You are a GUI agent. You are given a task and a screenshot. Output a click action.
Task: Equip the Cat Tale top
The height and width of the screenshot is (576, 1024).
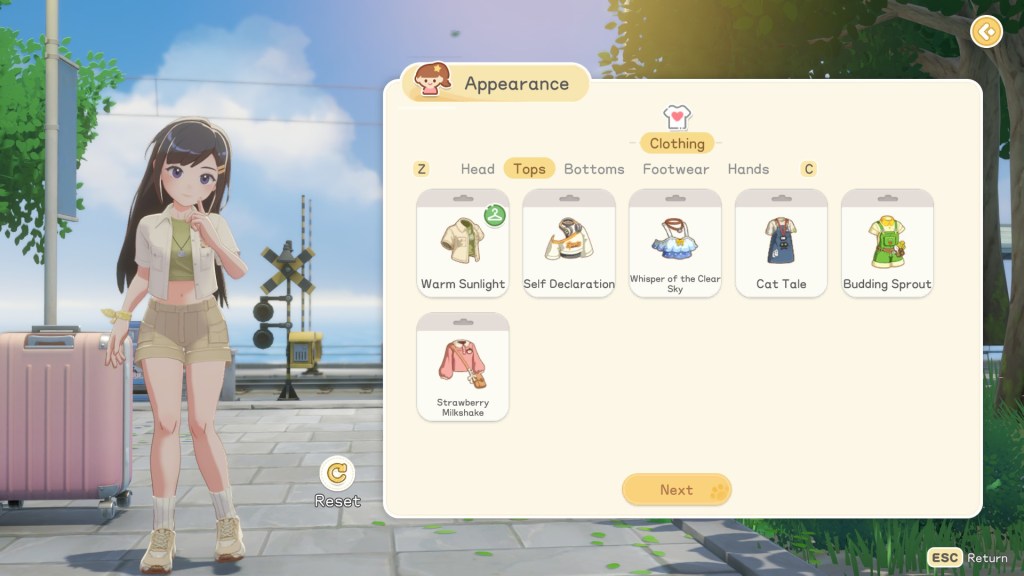(x=781, y=243)
